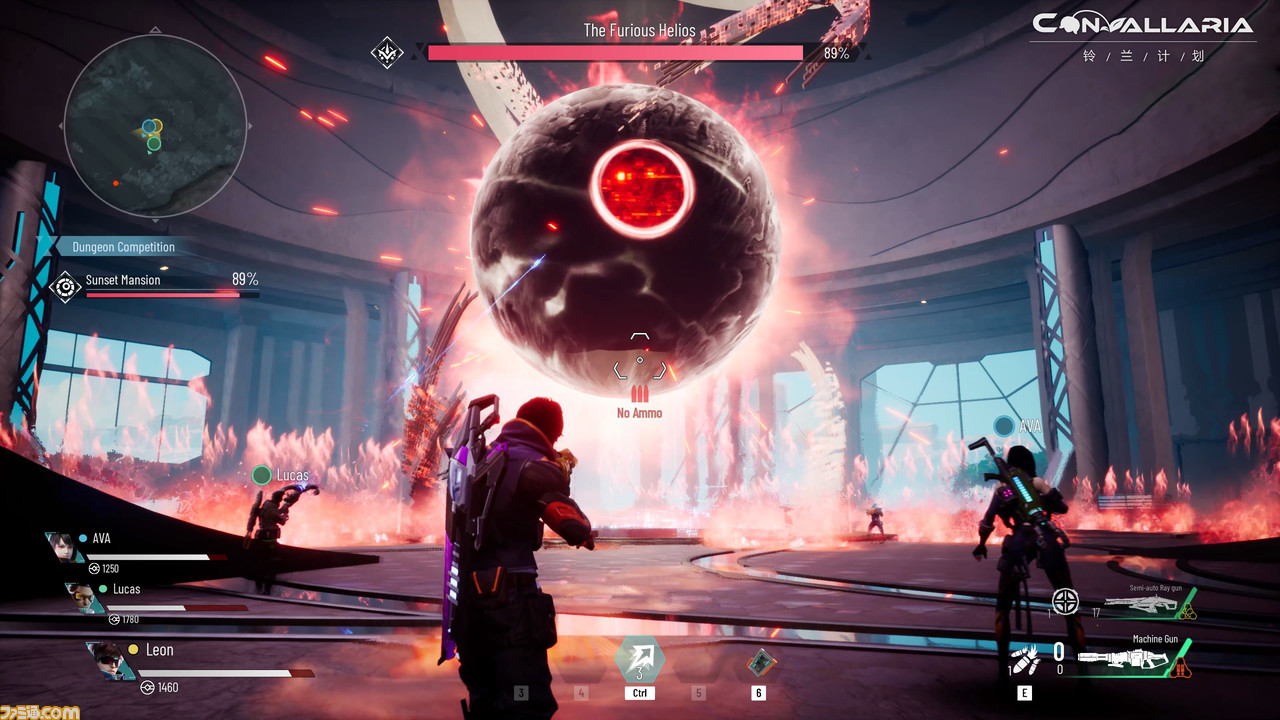Click the Dungeon Competition banner
Screen dimensions: 1280x720
[x=122, y=247]
